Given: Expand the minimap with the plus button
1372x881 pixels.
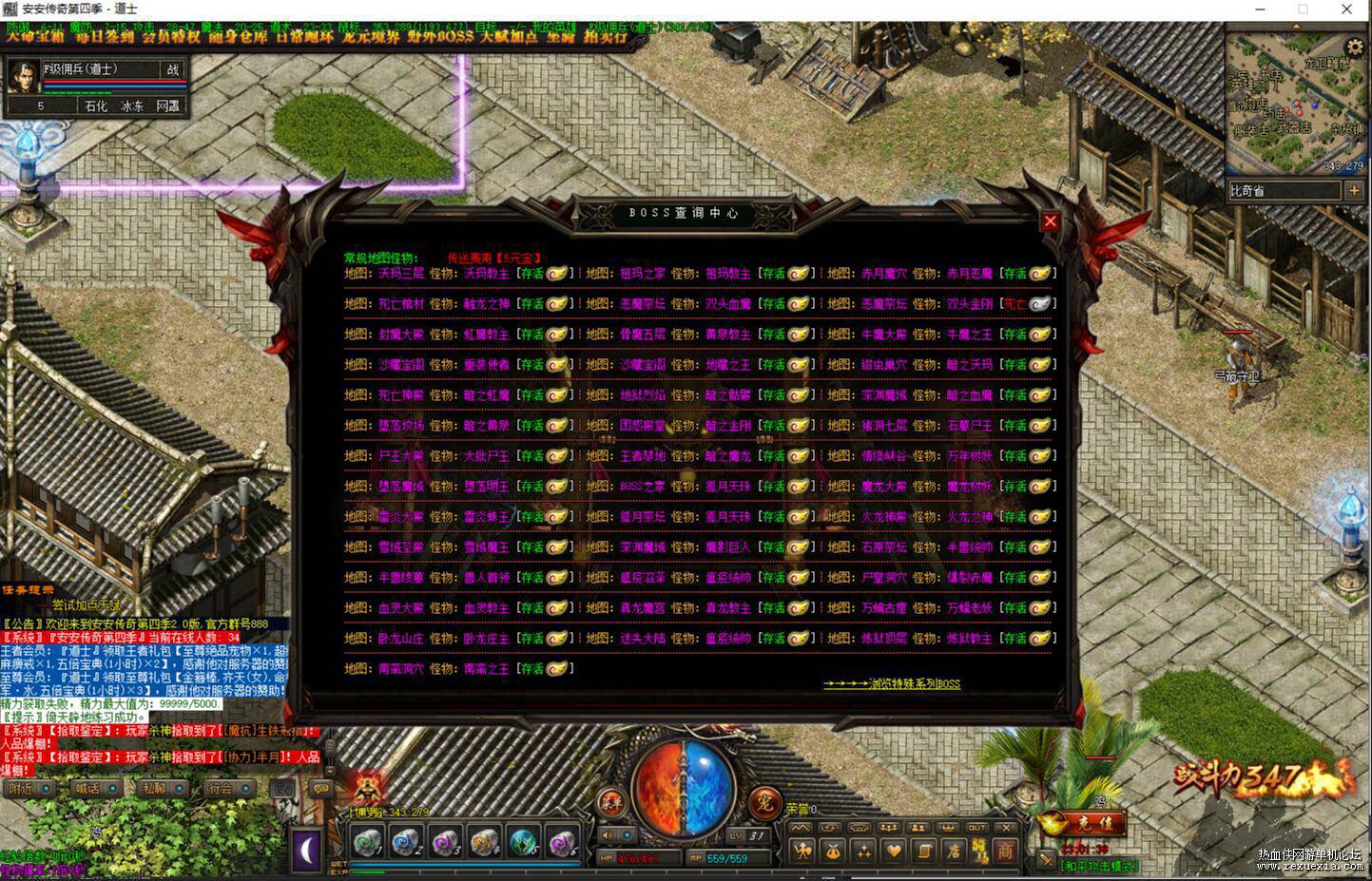Looking at the screenshot, I should pyautogui.click(x=1355, y=190).
